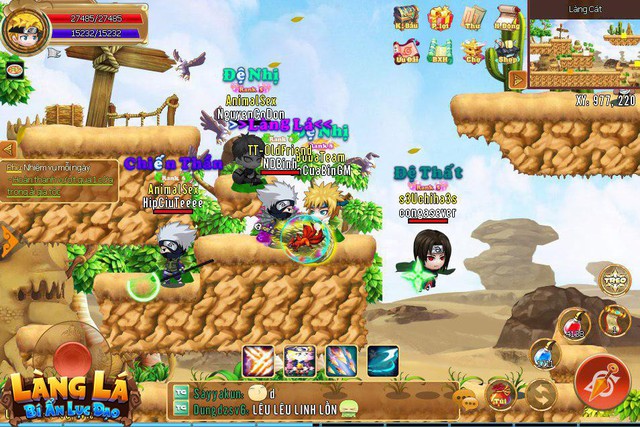Use the red health potion

572,326
